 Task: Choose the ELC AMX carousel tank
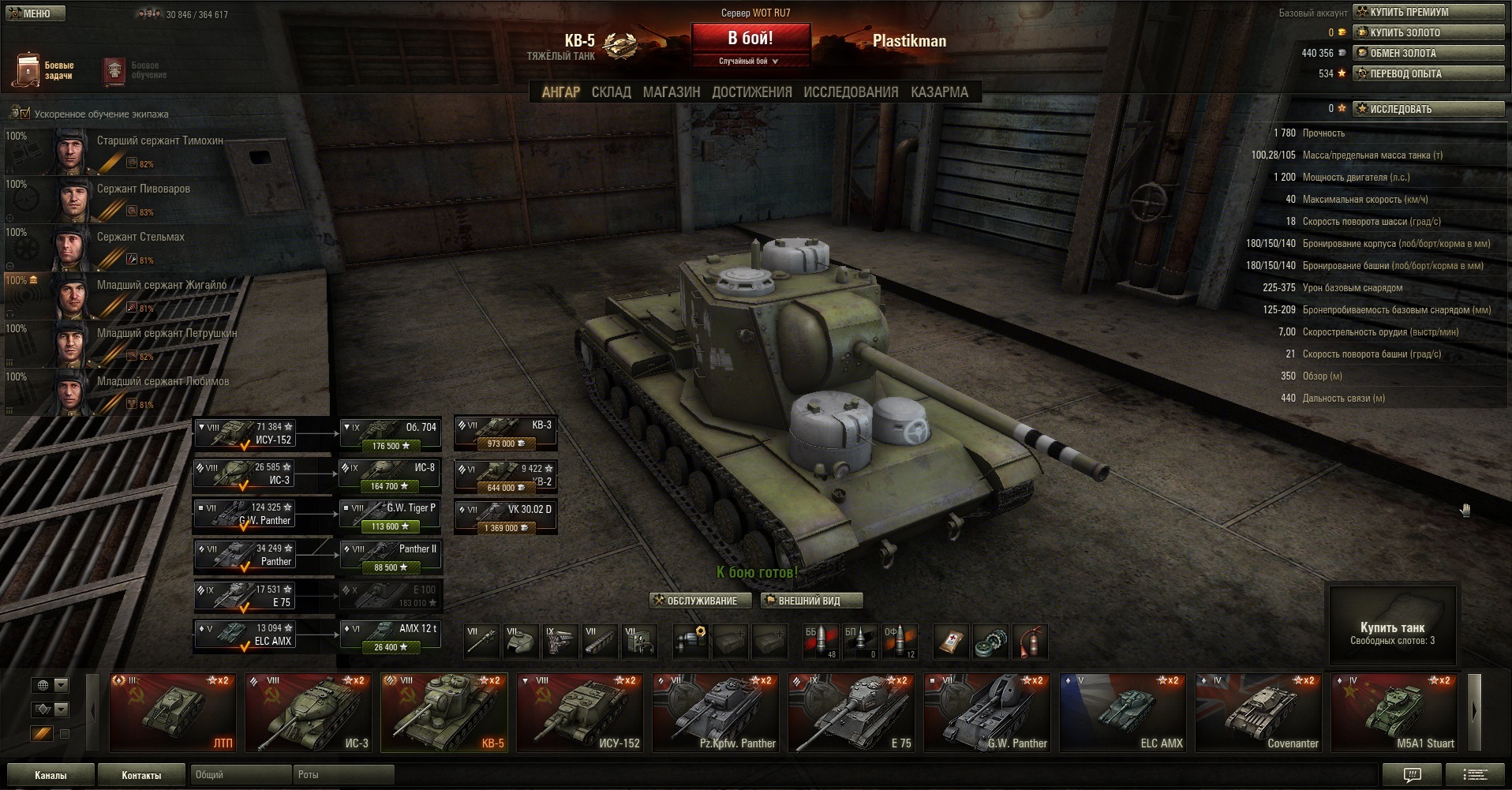coord(1123,712)
